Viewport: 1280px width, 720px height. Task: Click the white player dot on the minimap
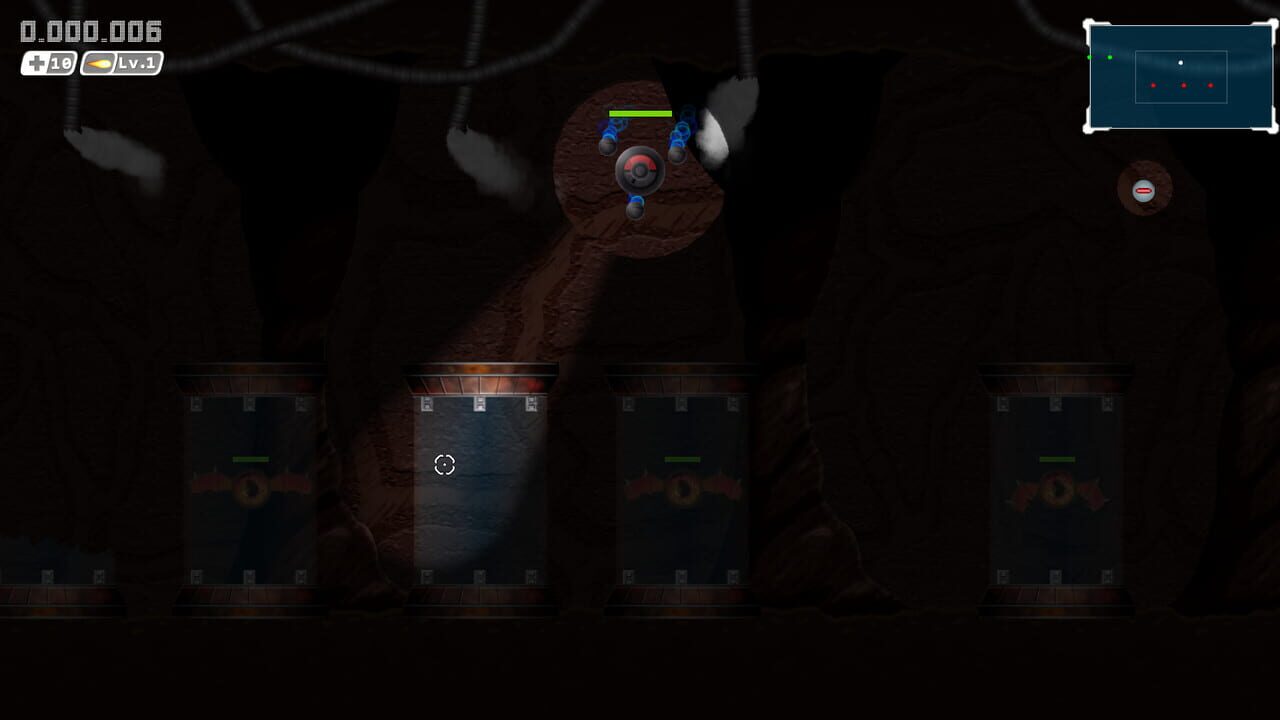point(1180,63)
